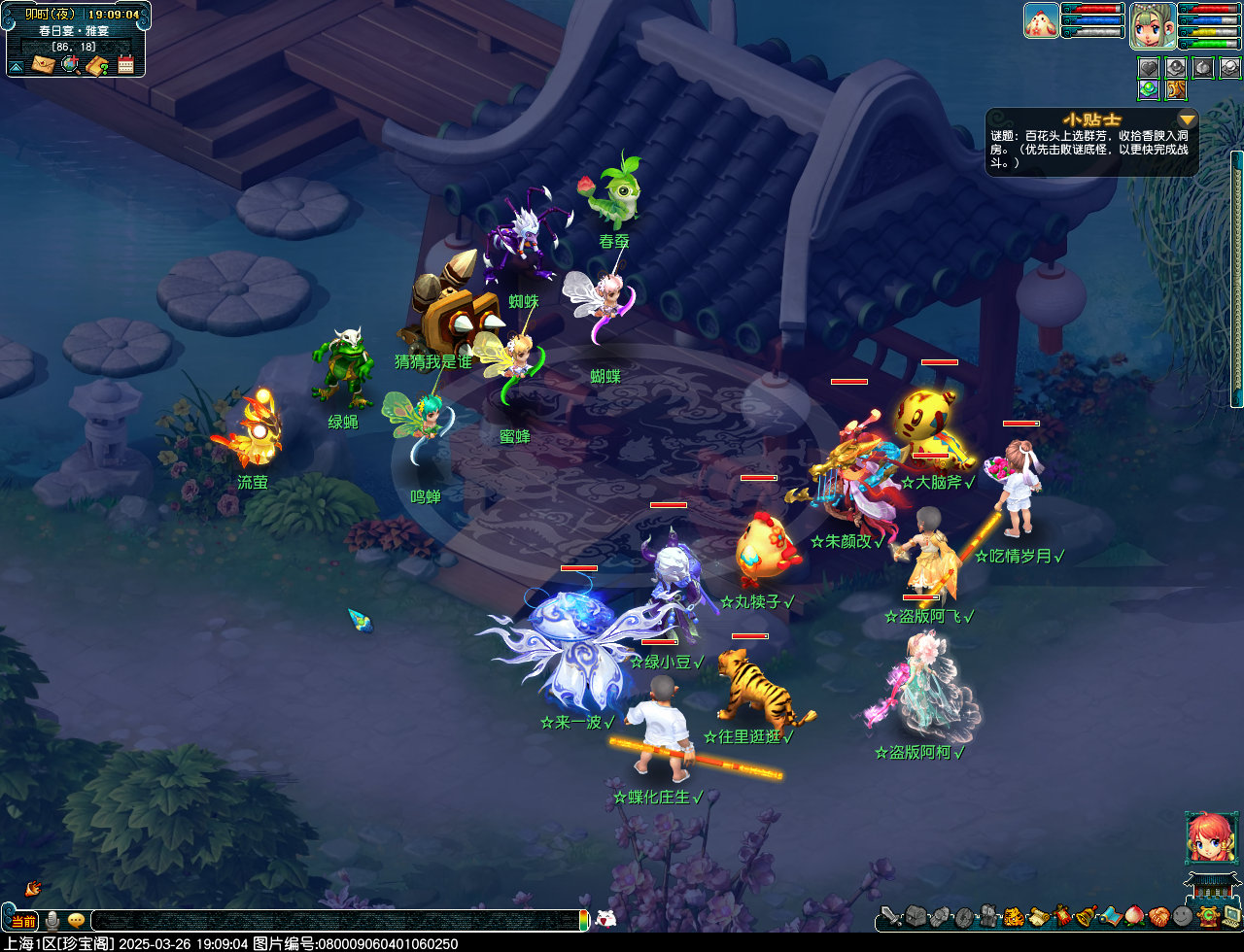Screen dimensions: 1244x952
Task: Open the mail envelope icon
Action: pyautogui.click(x=43, y=64)
